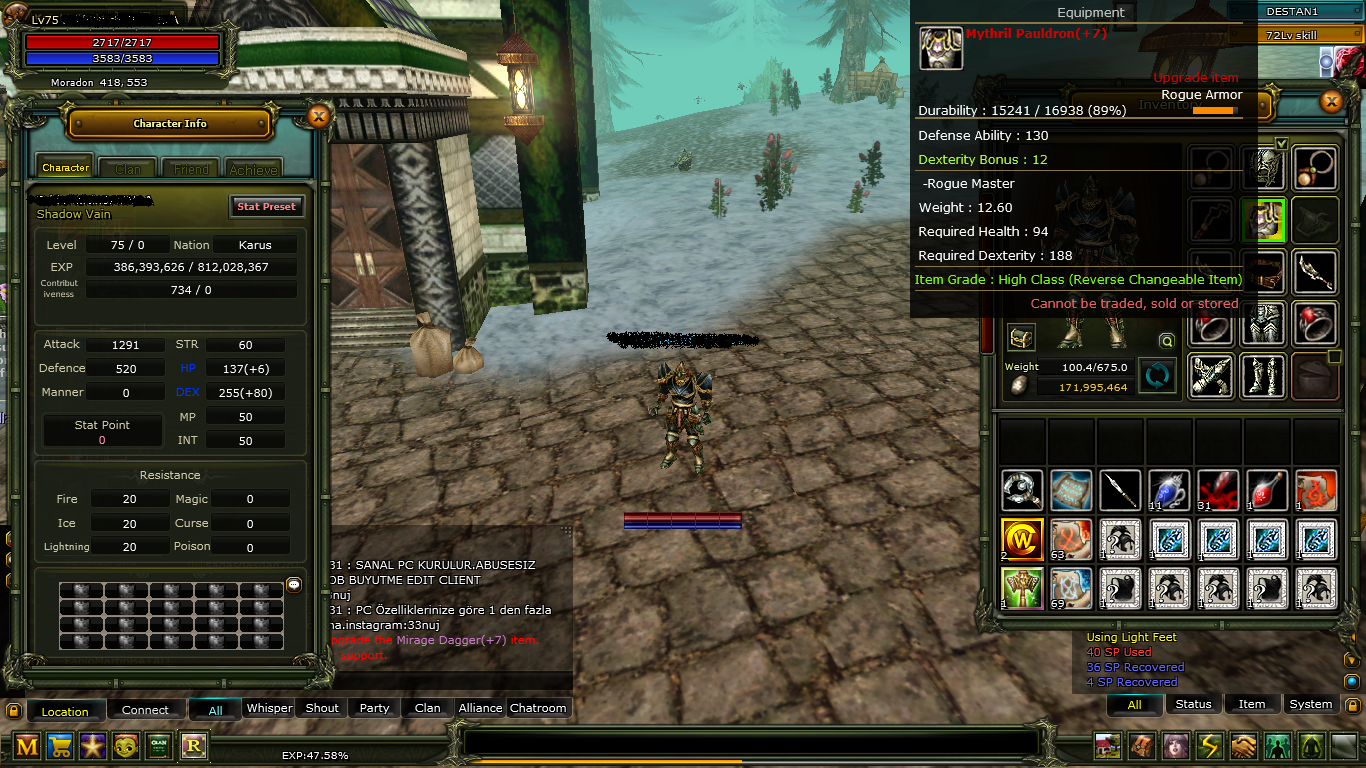The image size is (1366, 768).
Task: Click the yellow M menu icon
Action: pos(27,746)
